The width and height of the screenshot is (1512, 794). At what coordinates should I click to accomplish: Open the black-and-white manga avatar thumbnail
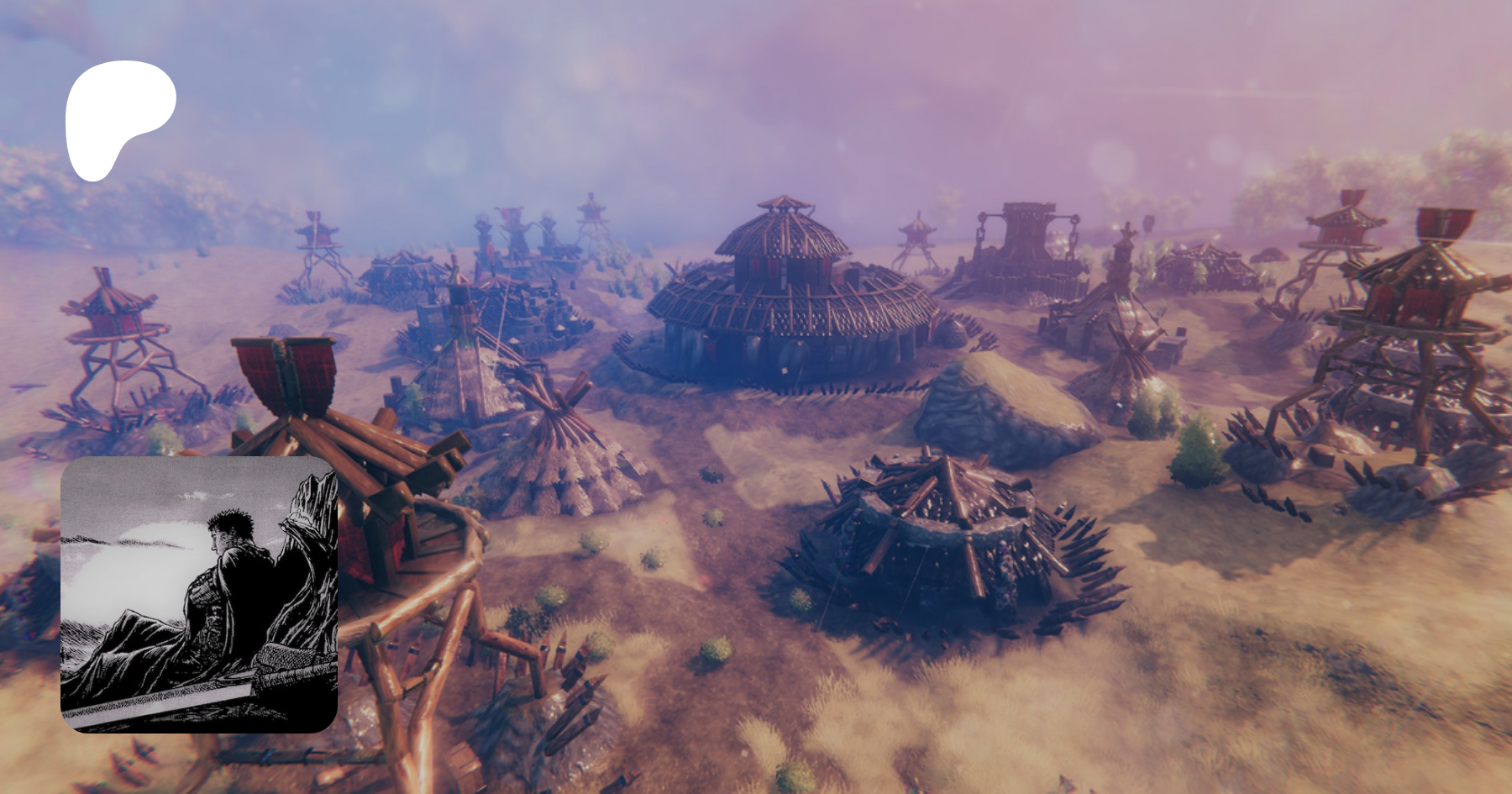tap(199, 594)
